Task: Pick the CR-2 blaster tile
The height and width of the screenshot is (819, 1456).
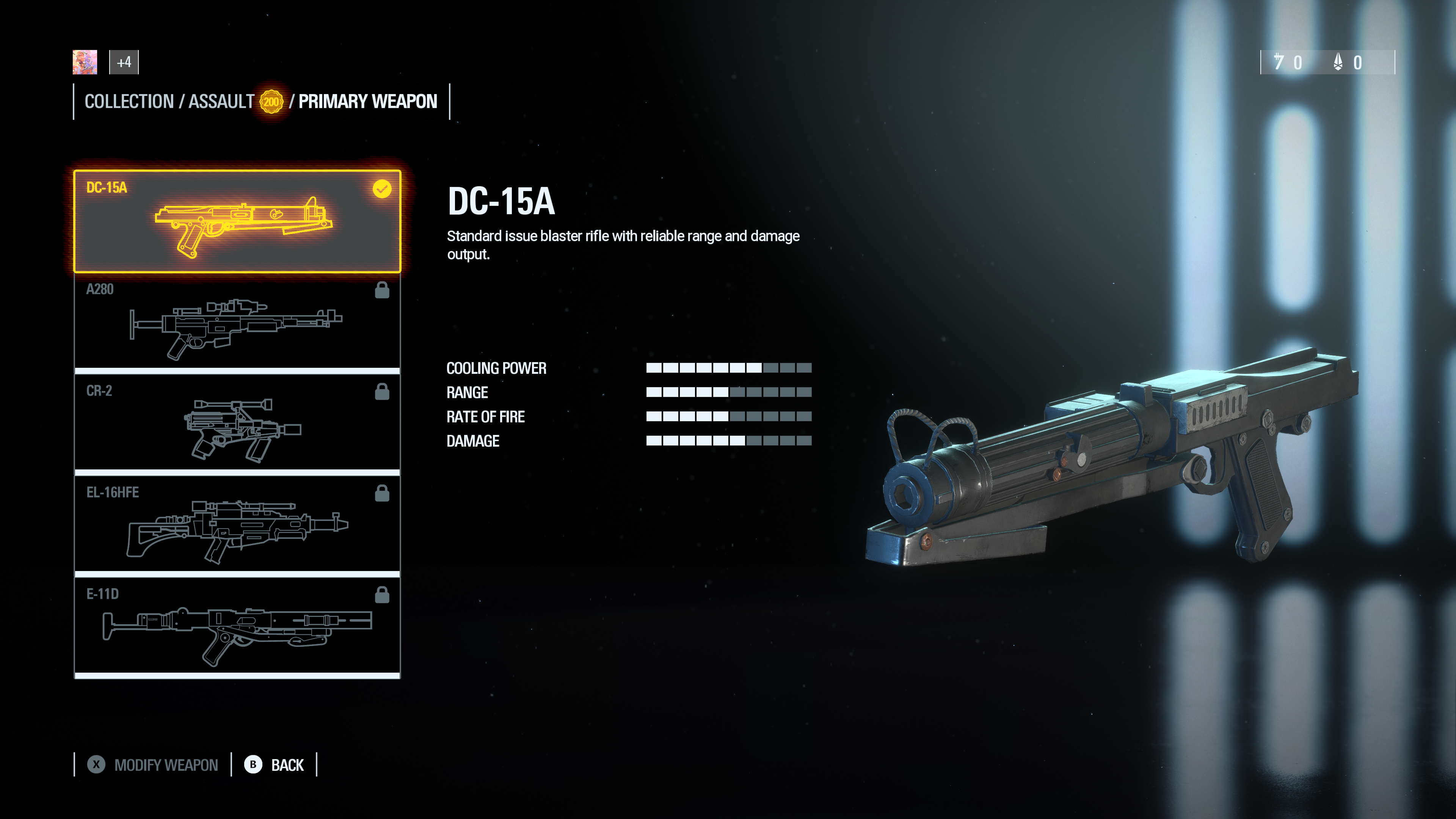Action: (237, 425)
